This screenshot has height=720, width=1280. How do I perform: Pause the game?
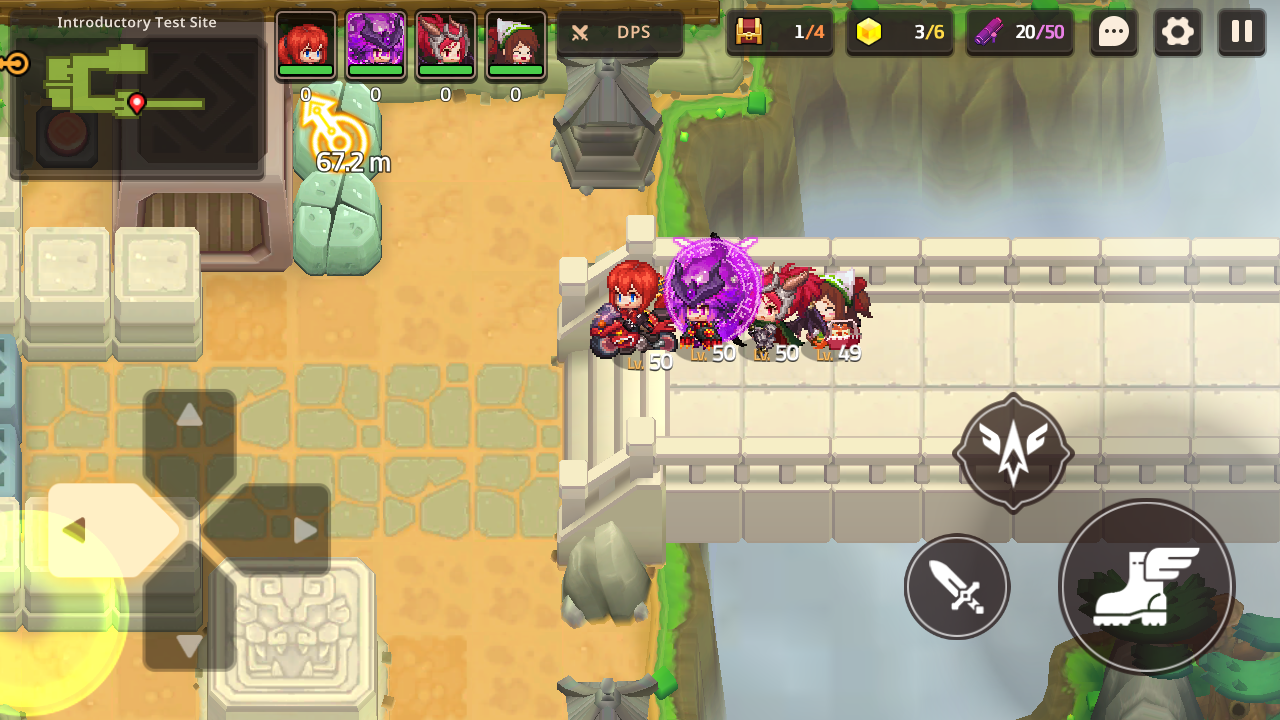(1241, 32)
